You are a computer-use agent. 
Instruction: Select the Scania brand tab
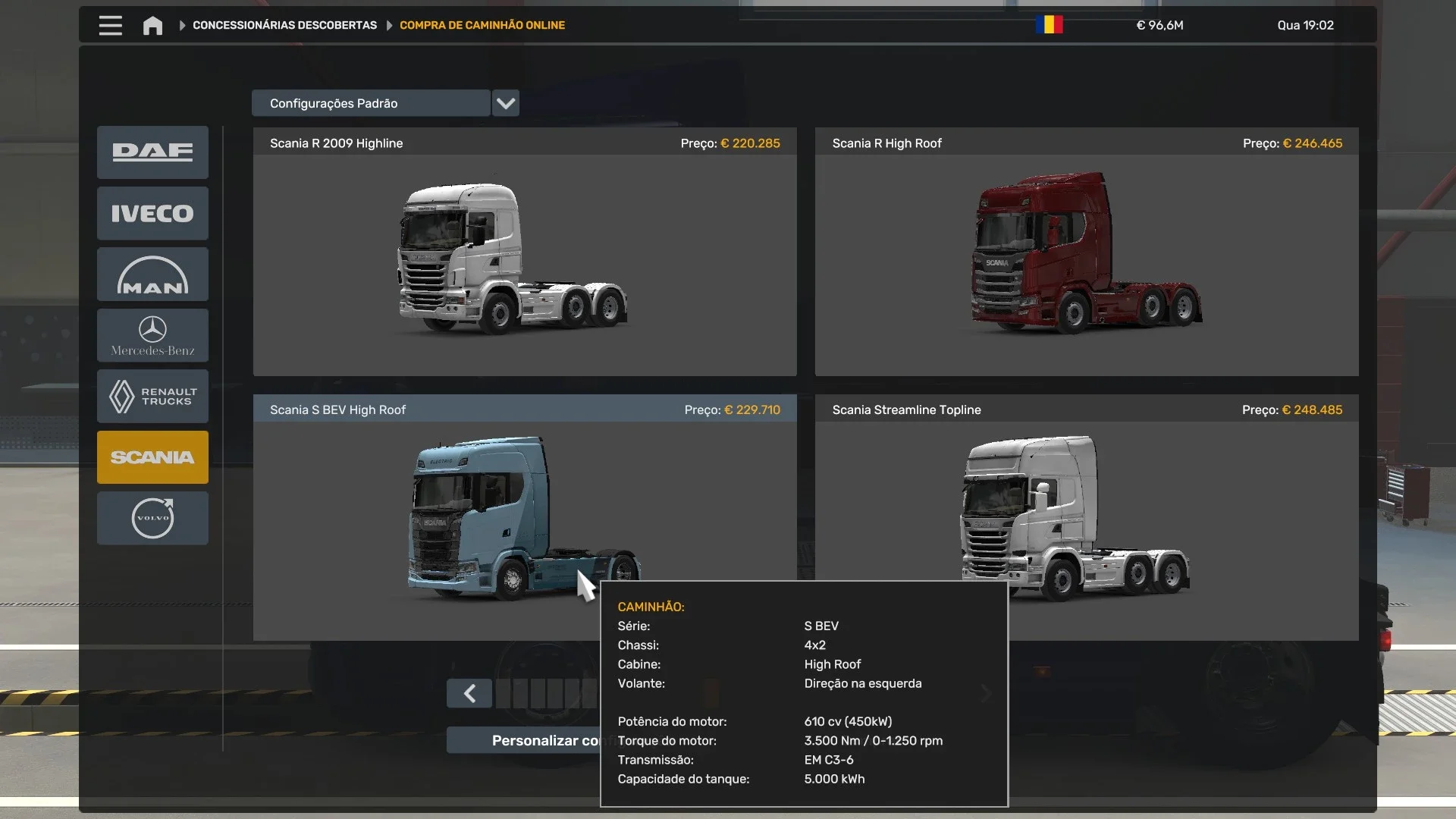coord(152,457)
